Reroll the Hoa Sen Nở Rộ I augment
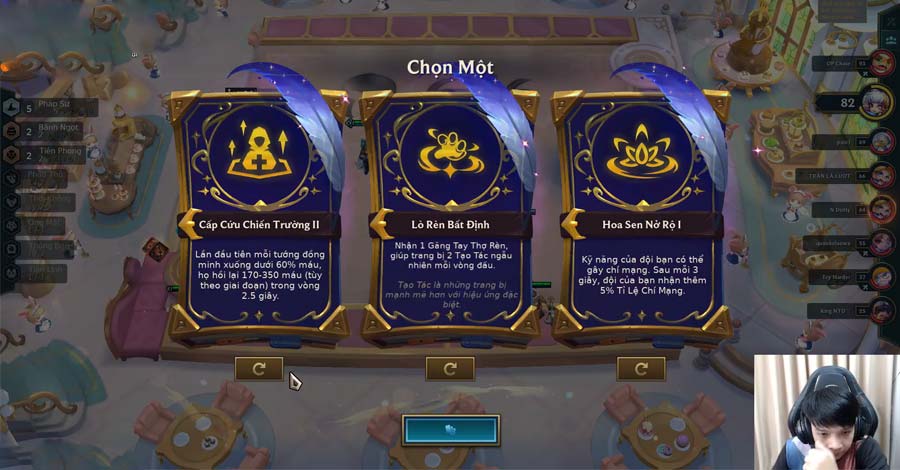Screen dimensions: 900x470 [x=641, y=369]
